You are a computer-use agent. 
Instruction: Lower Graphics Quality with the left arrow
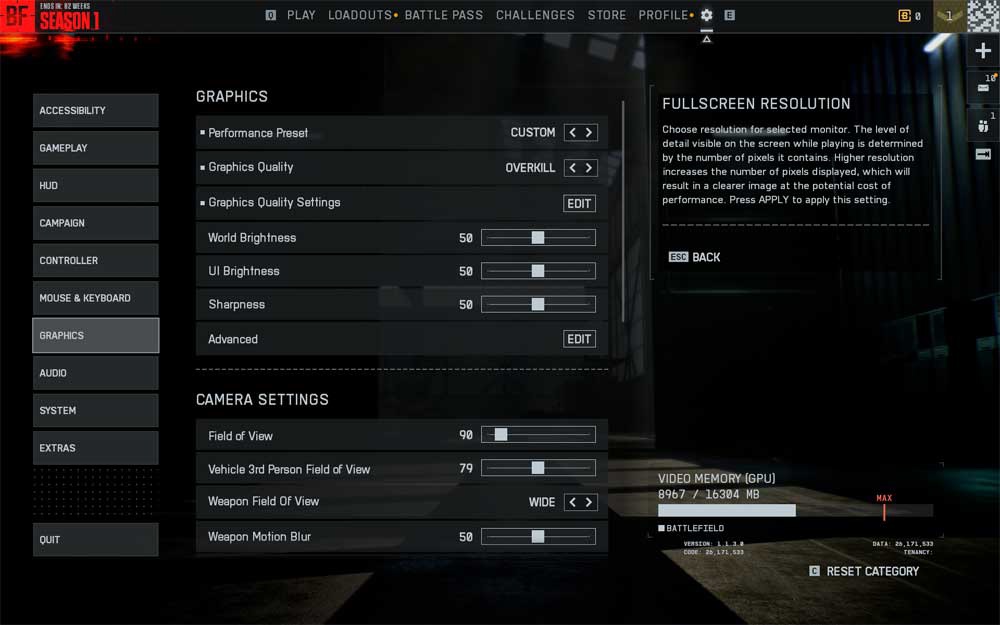(x=572, y=168)
